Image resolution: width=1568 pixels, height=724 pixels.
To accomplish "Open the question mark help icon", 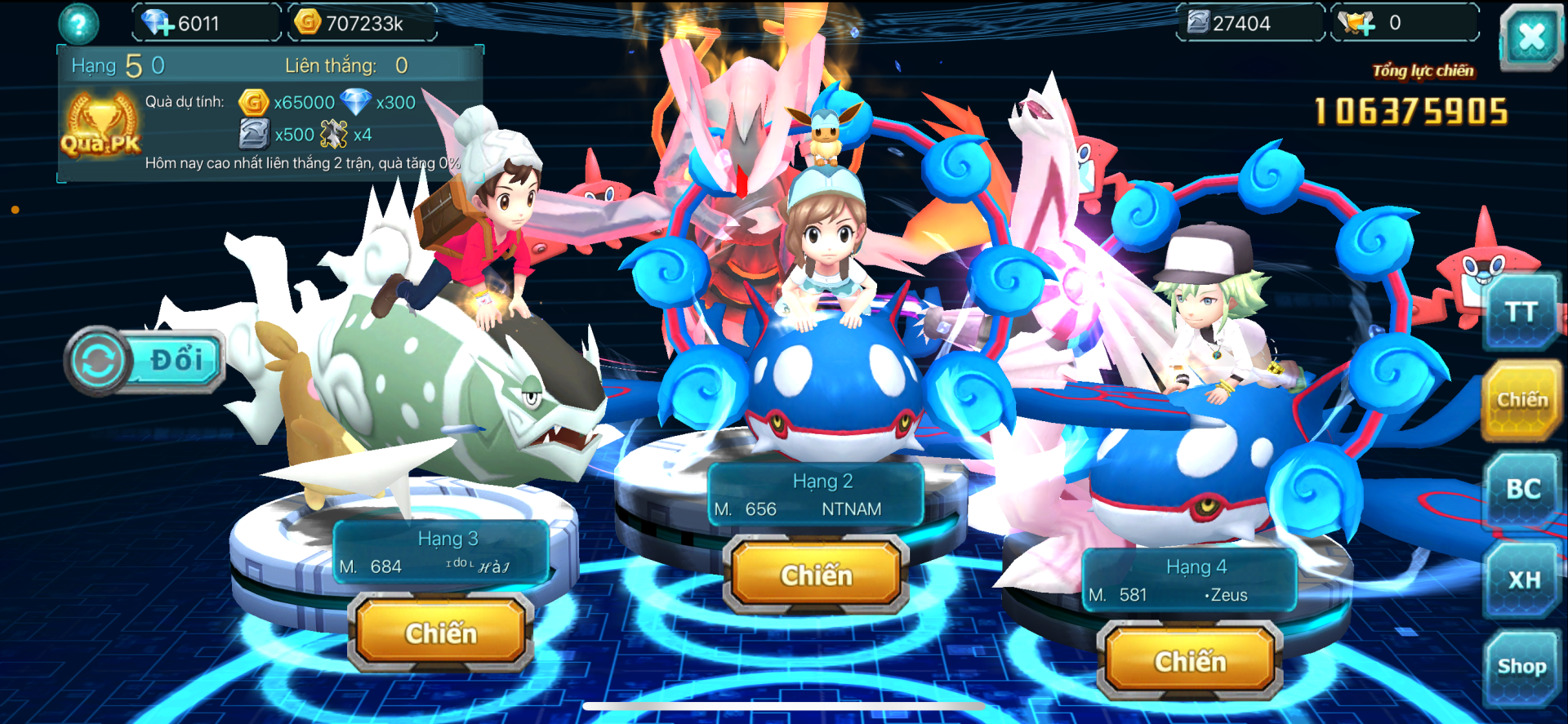I will point(78,24).
